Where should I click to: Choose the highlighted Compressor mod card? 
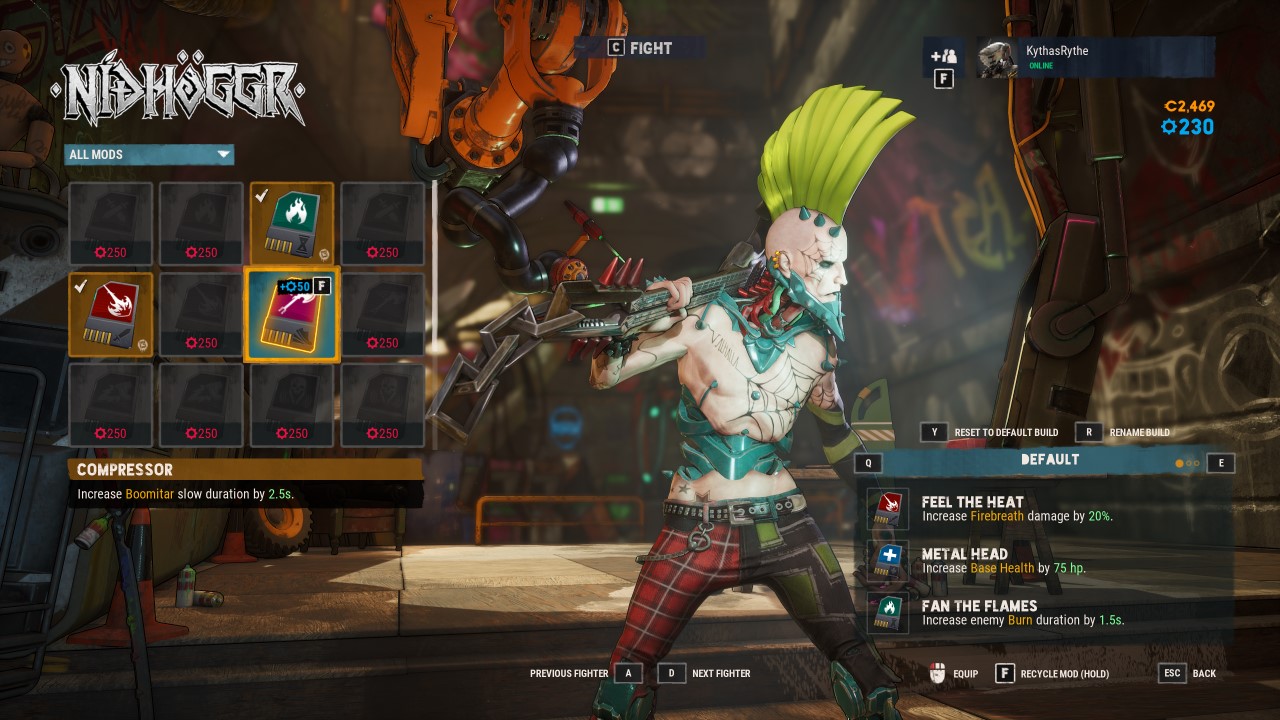point(292,314)
